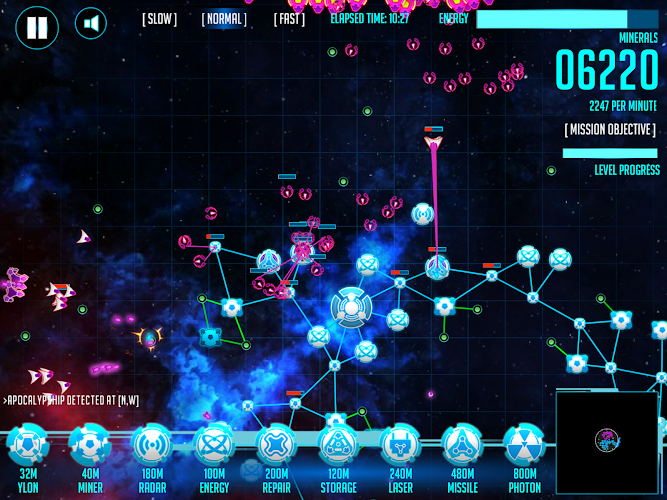This screenshot has width=667, height=500.
Task: Select the 180M Radar building
Action: point(151,445)
